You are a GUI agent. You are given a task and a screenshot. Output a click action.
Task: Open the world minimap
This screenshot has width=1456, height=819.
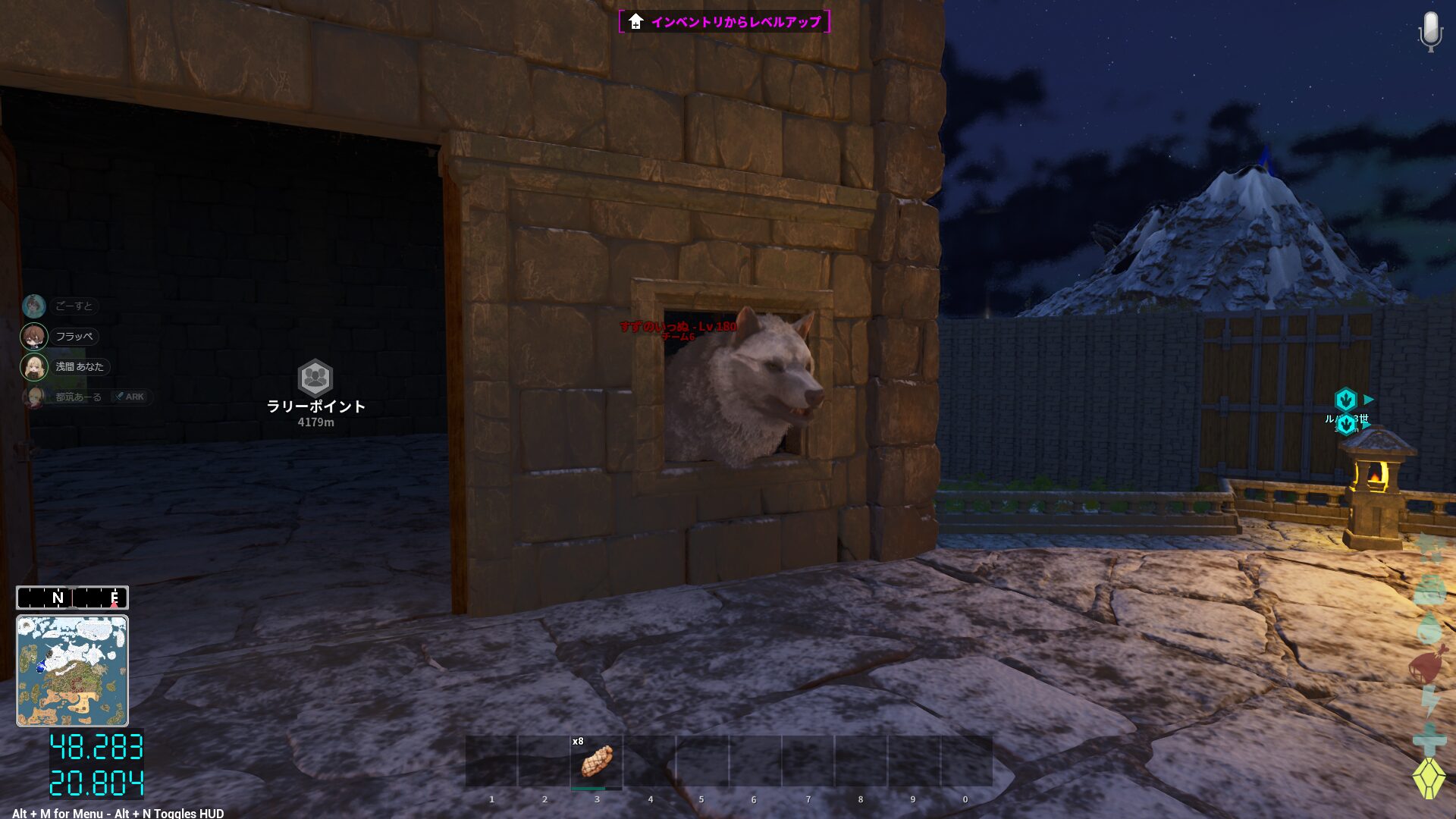tap(72, 670)
